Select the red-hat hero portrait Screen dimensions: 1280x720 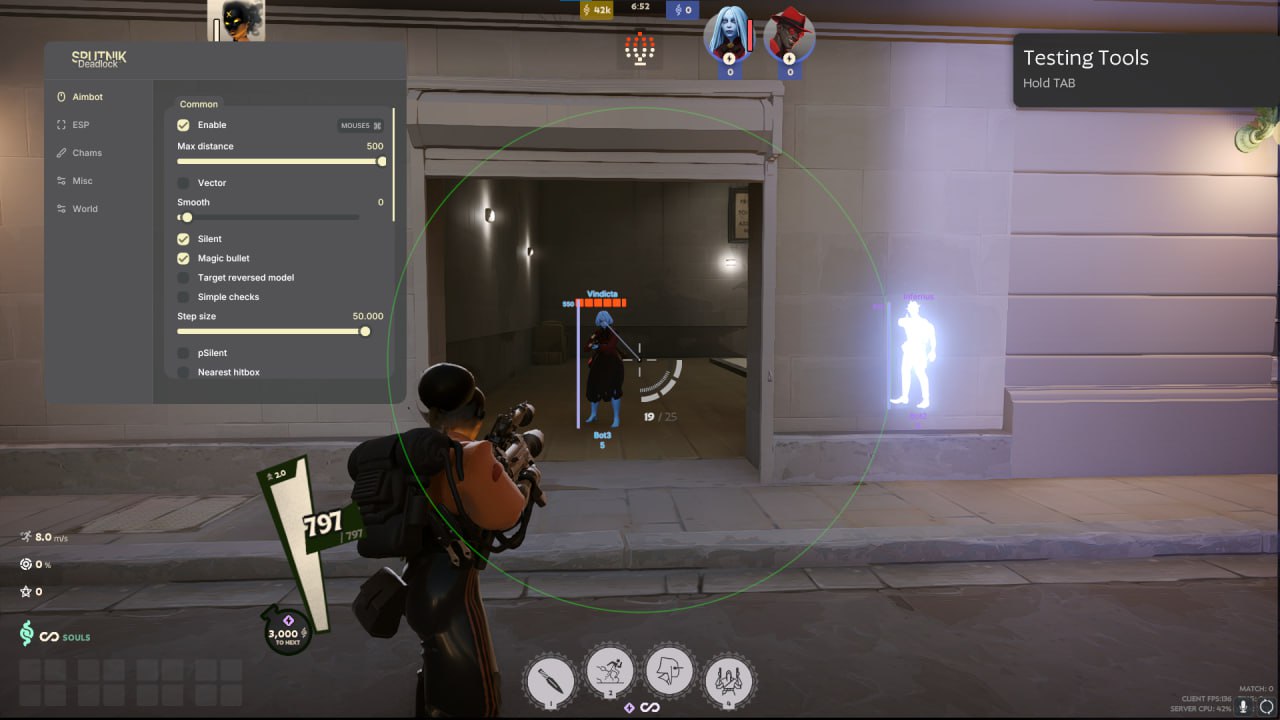point(789,34)
